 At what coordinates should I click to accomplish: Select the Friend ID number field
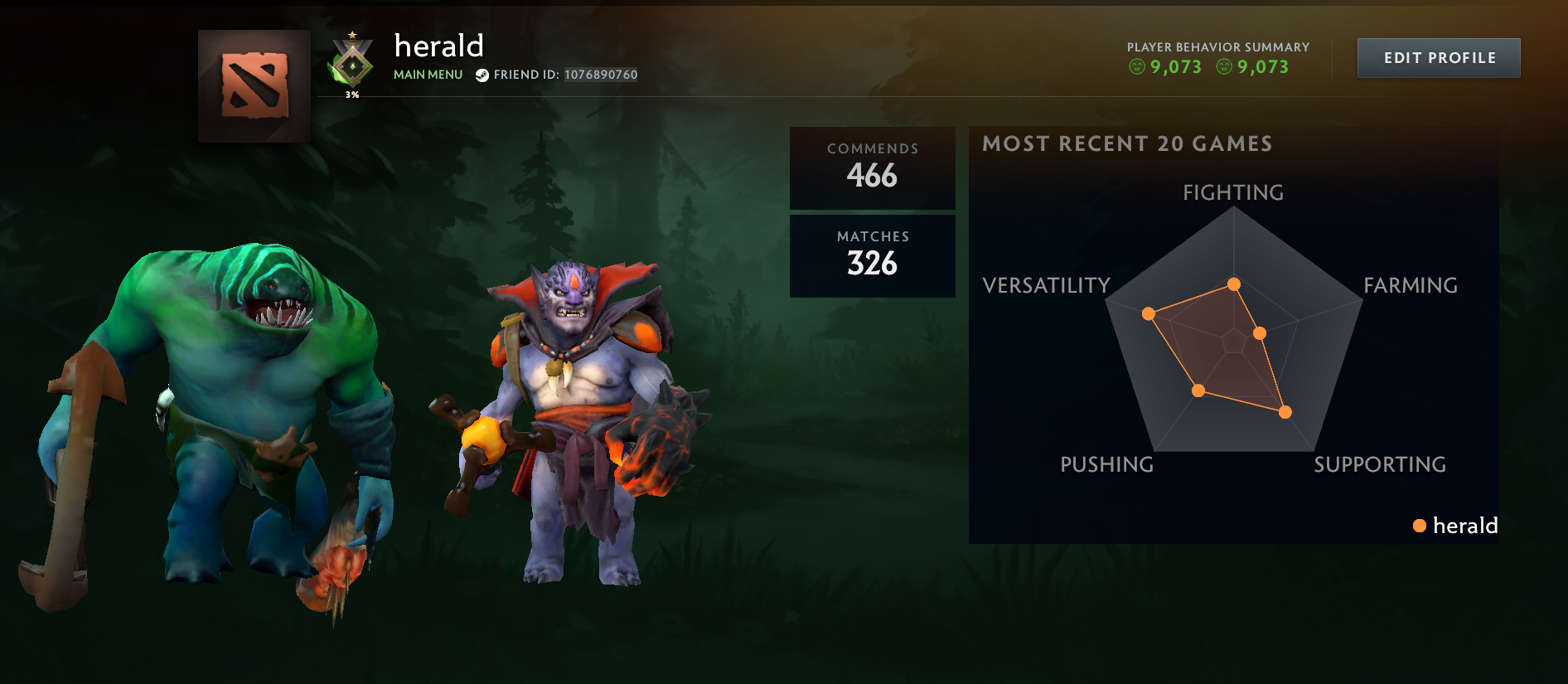599,75
